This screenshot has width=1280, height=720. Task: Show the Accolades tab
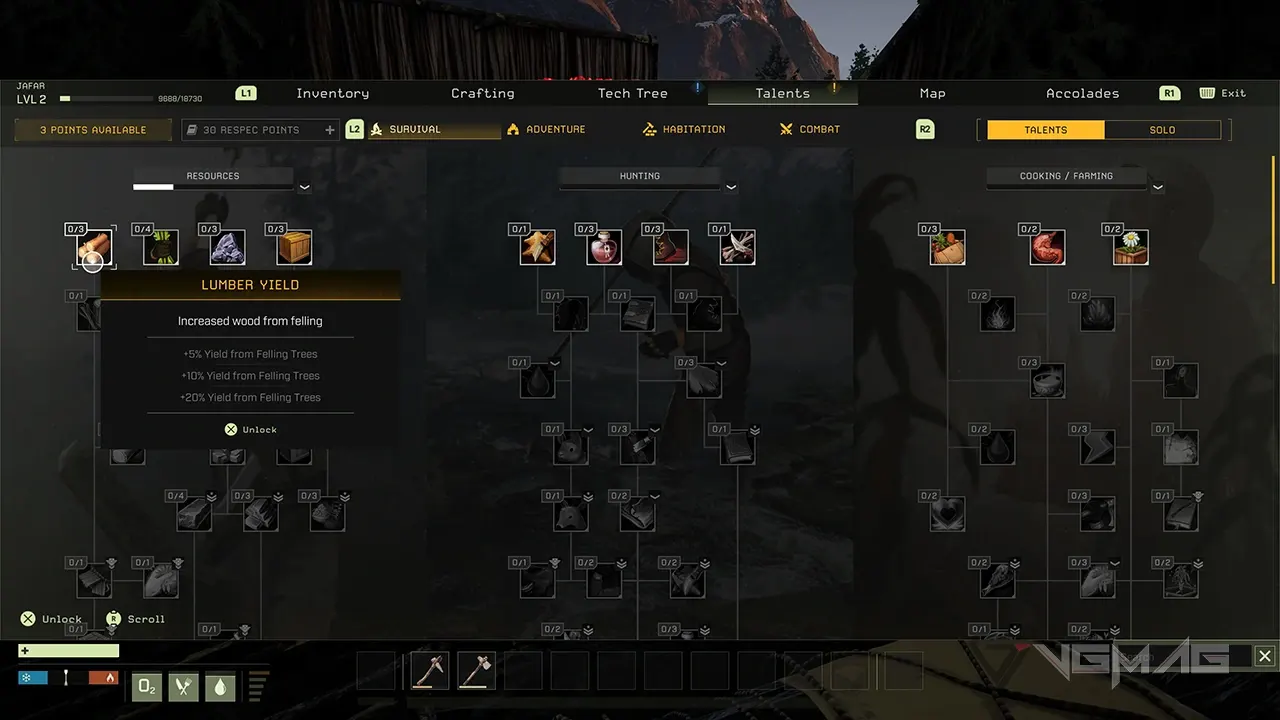click(1082, 93)
